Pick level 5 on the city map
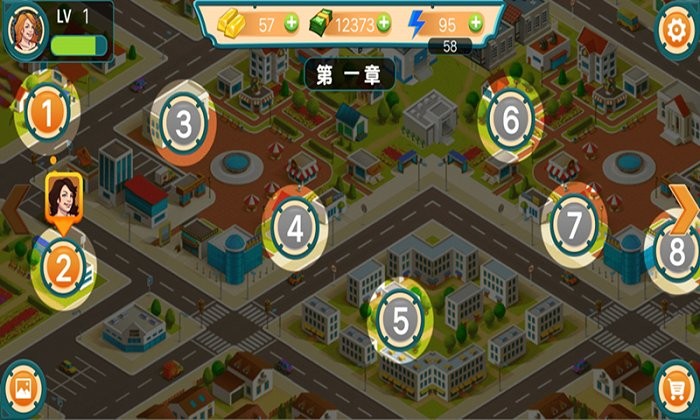 click(x=401, y=321)
